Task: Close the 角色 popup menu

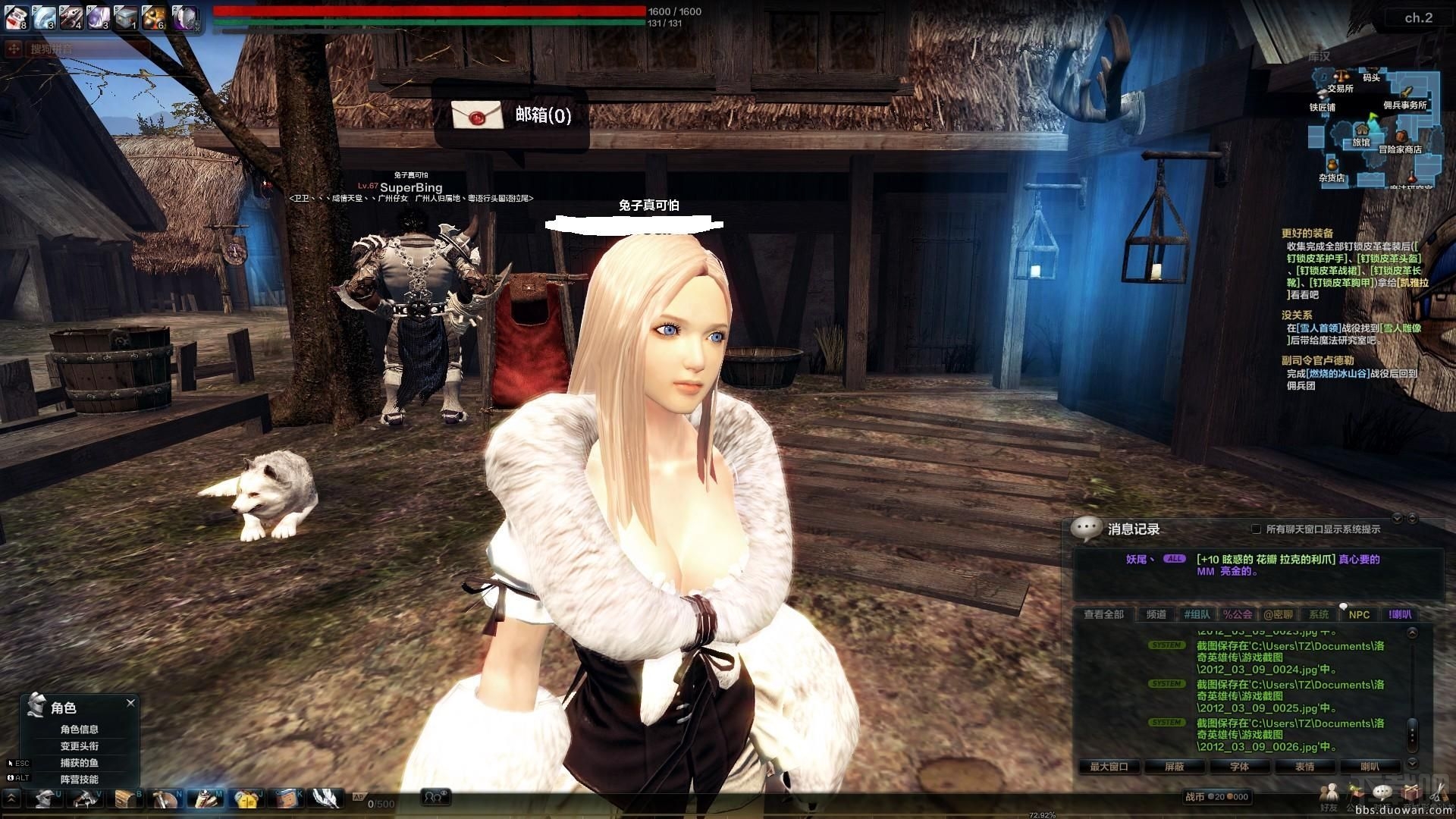Action: click(x=130, y=703)
